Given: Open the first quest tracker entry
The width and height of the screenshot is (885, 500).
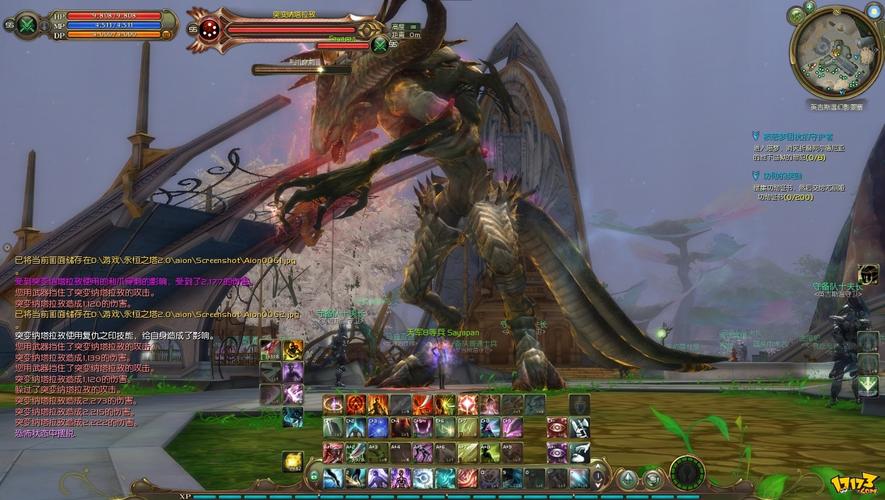Looking at the screenshot, I should coord(790,135).
